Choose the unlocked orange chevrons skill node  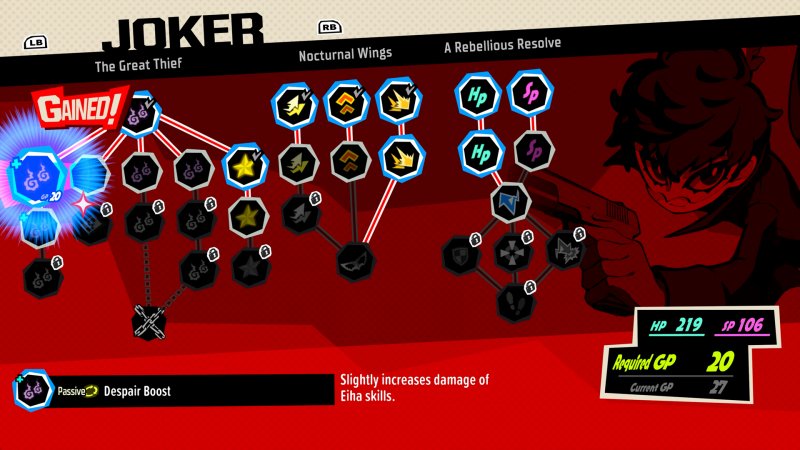(346, 102)
